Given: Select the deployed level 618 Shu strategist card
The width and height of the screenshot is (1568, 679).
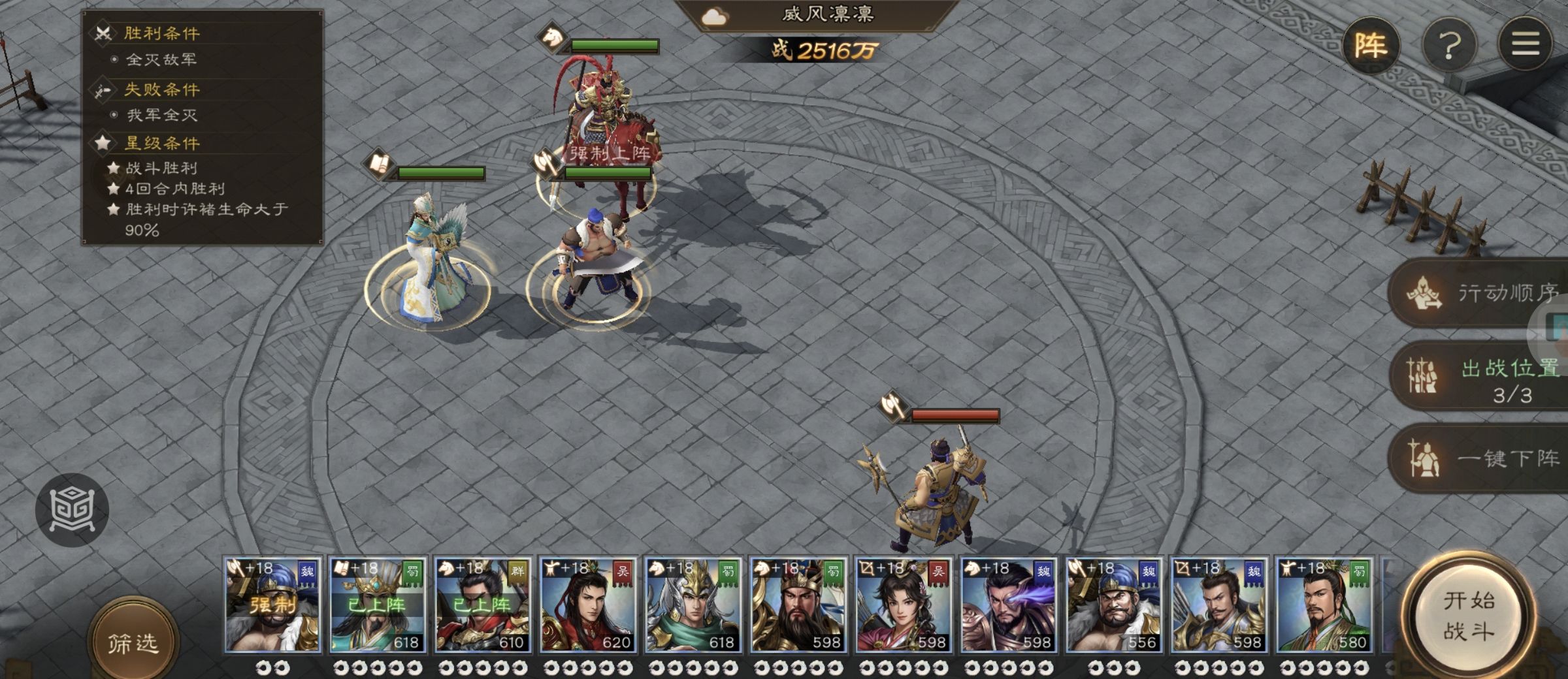Looking at the screenshot, I should coord(378,605).
